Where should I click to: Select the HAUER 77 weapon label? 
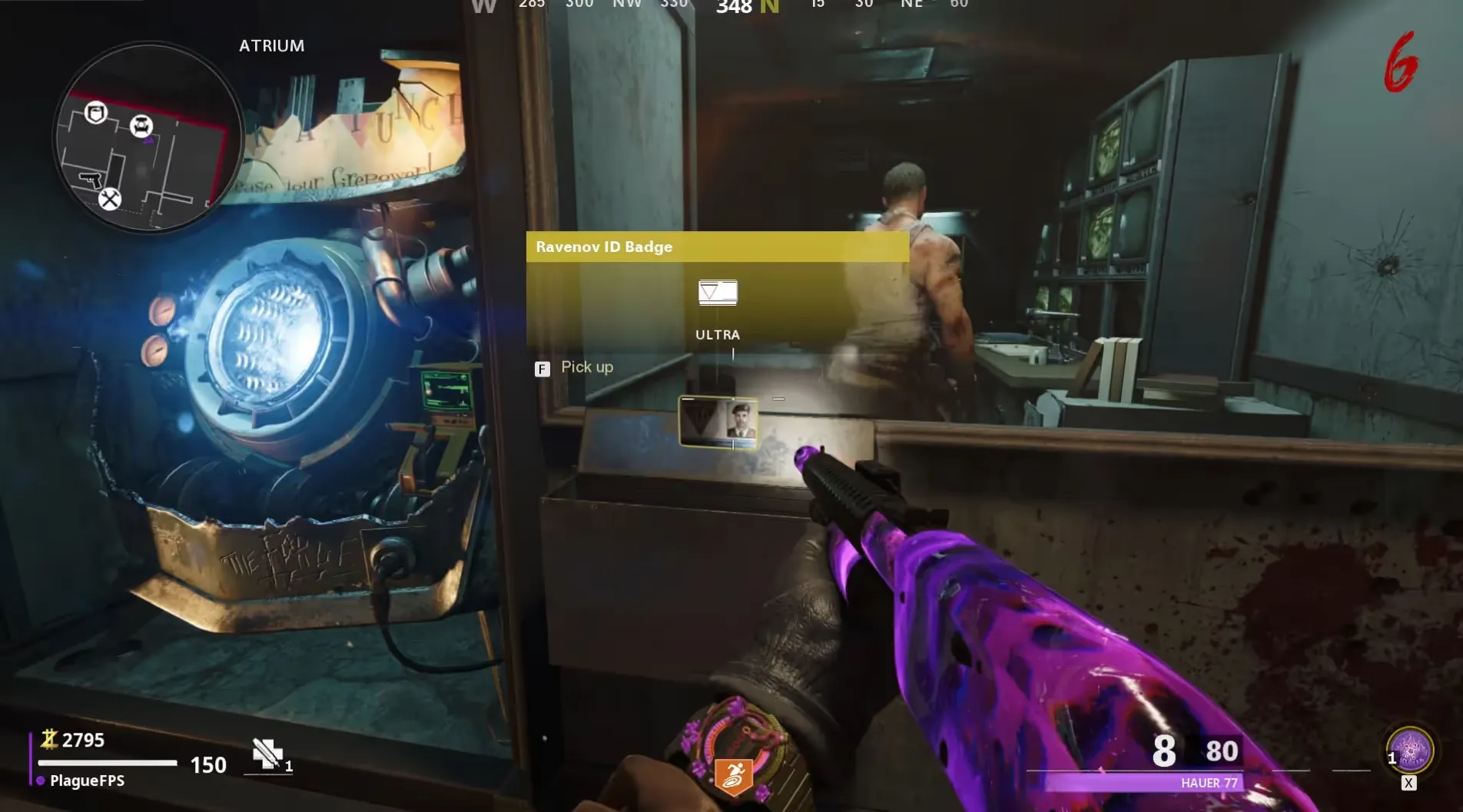point(1209,783)
